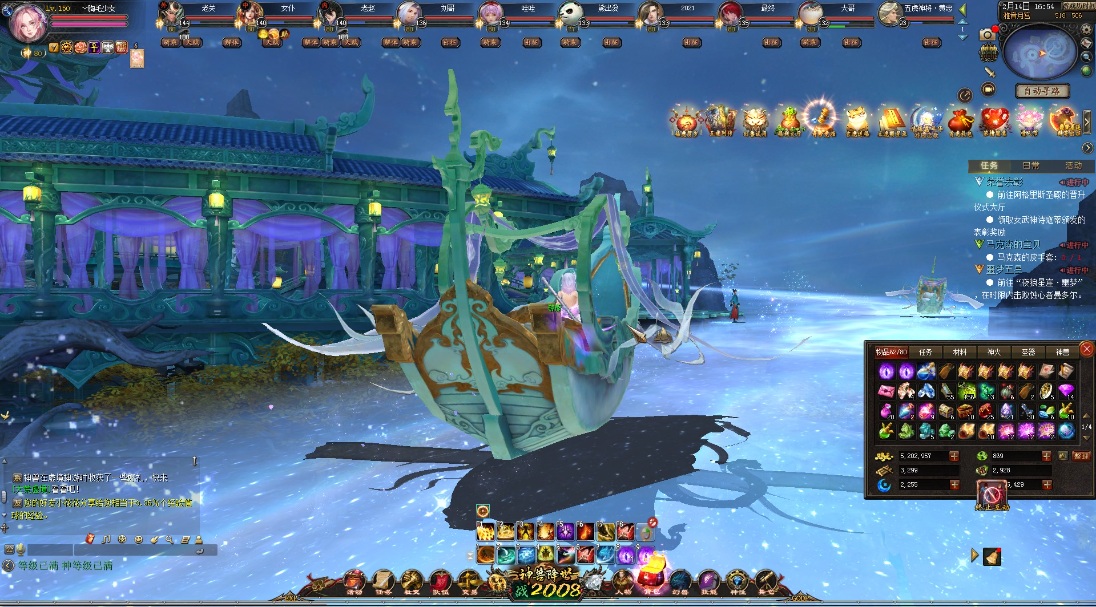1096x607 pixels.
Task: Switch to the 材料 (materials) bag tab
Action: coord(959,352)
